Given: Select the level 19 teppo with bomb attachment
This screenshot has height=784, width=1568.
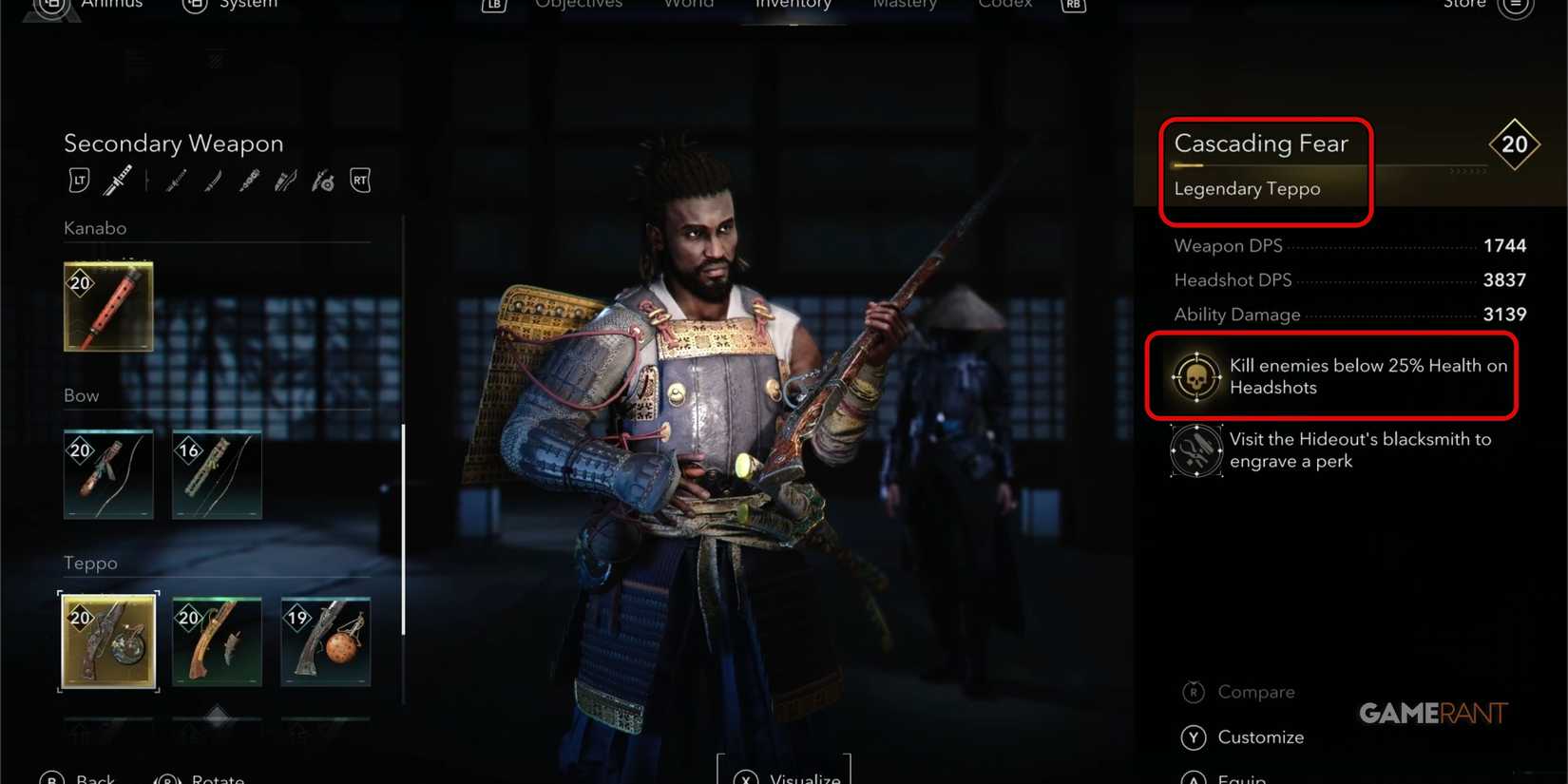Looking at the screenshot, I should pyautogui.click(x=325, y=641).
